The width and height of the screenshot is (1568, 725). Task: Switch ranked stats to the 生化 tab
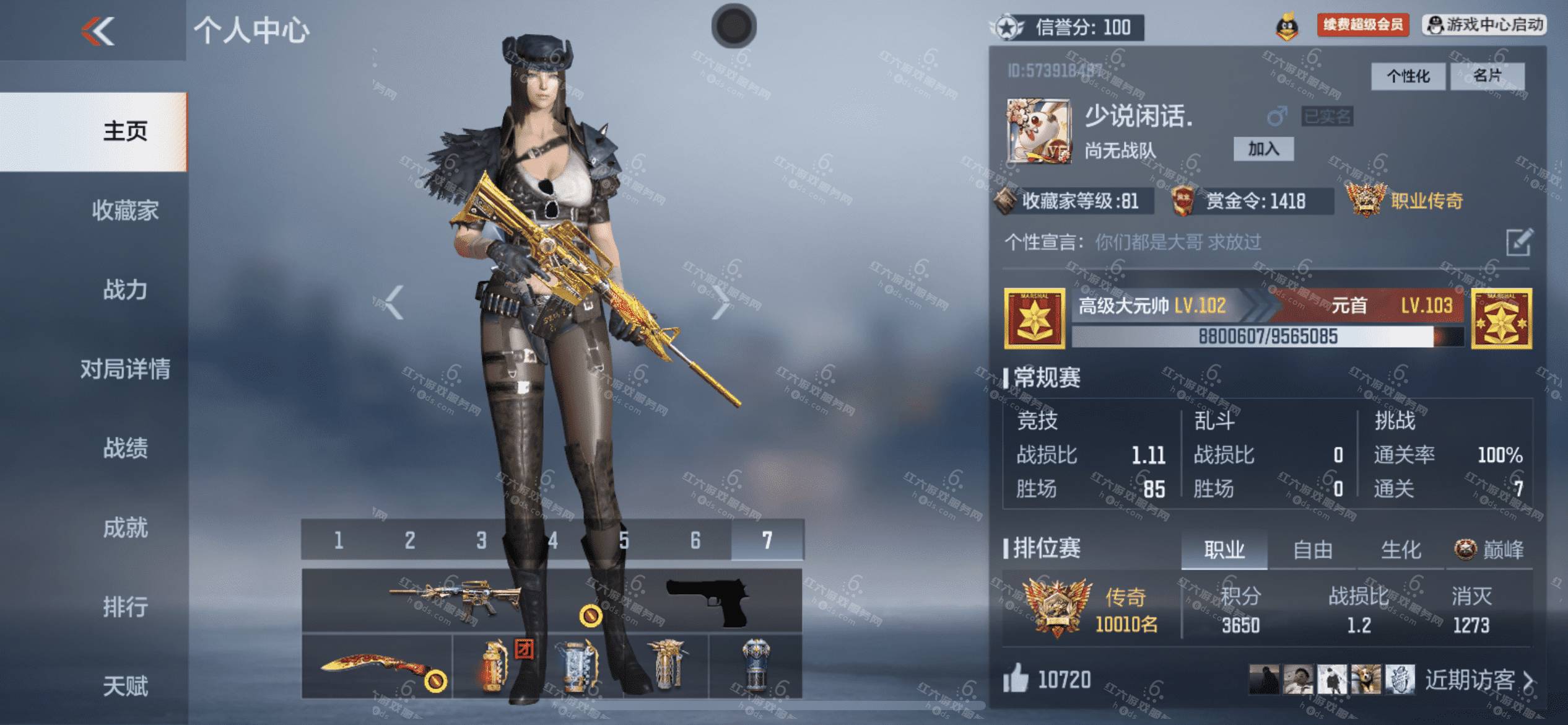coord(1401,550)
